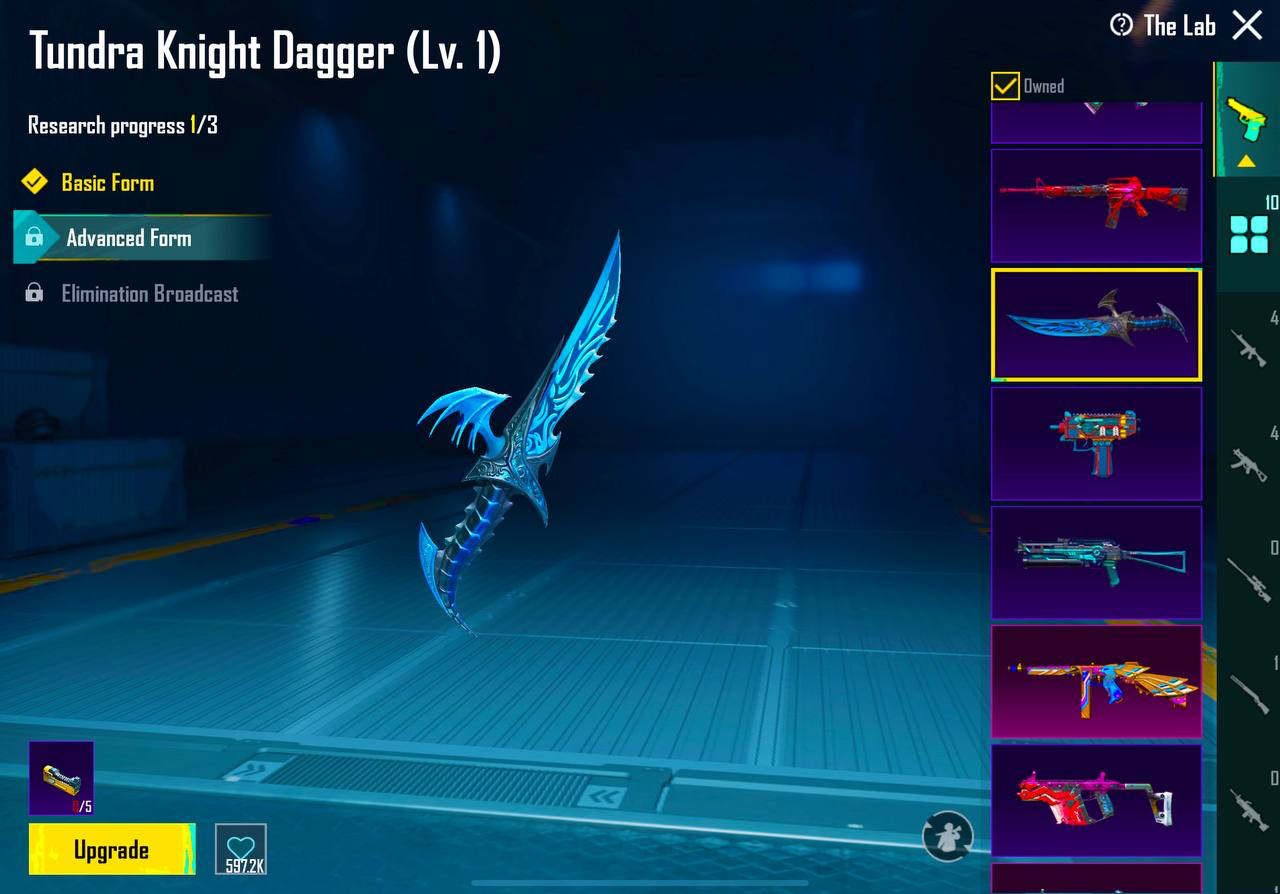Choose the Advanced Form option
The image size is (1280, 894).
tap(128, 238)
